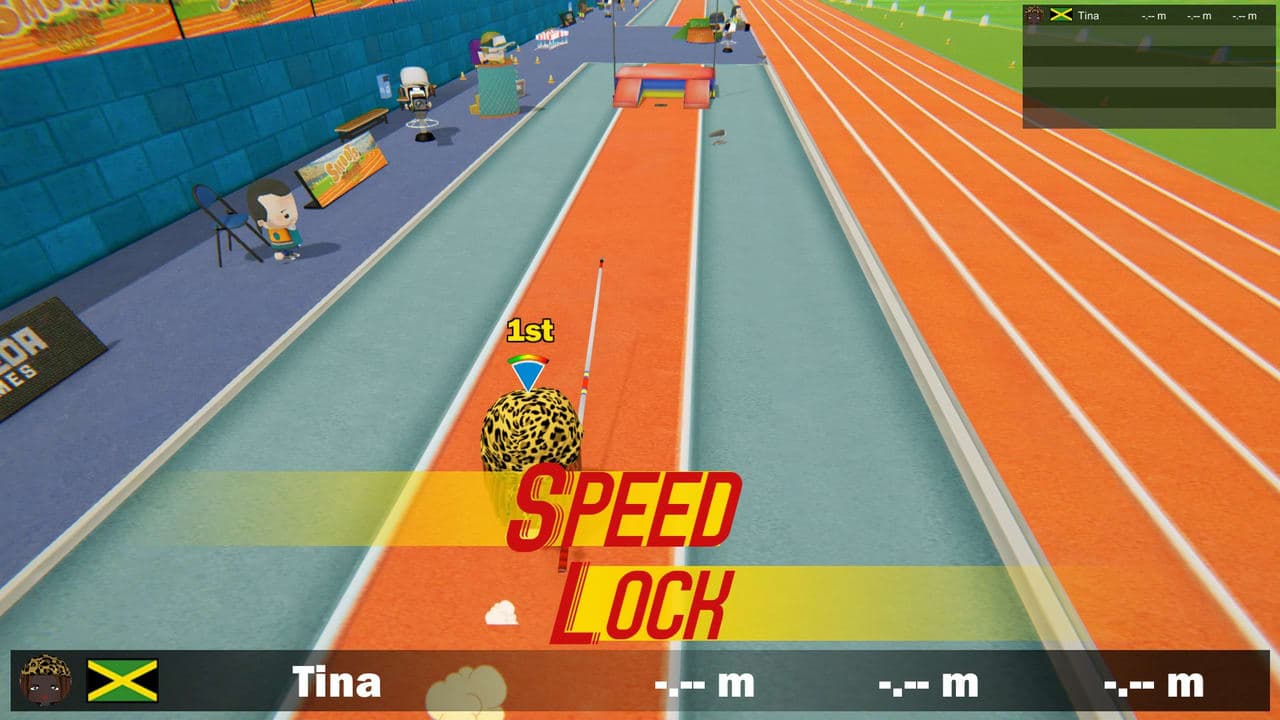Click the -.-- m distance on the leaderboard
This screenshot has height=720, width=1280.
pyautogui.click(x=1155, y=14)
